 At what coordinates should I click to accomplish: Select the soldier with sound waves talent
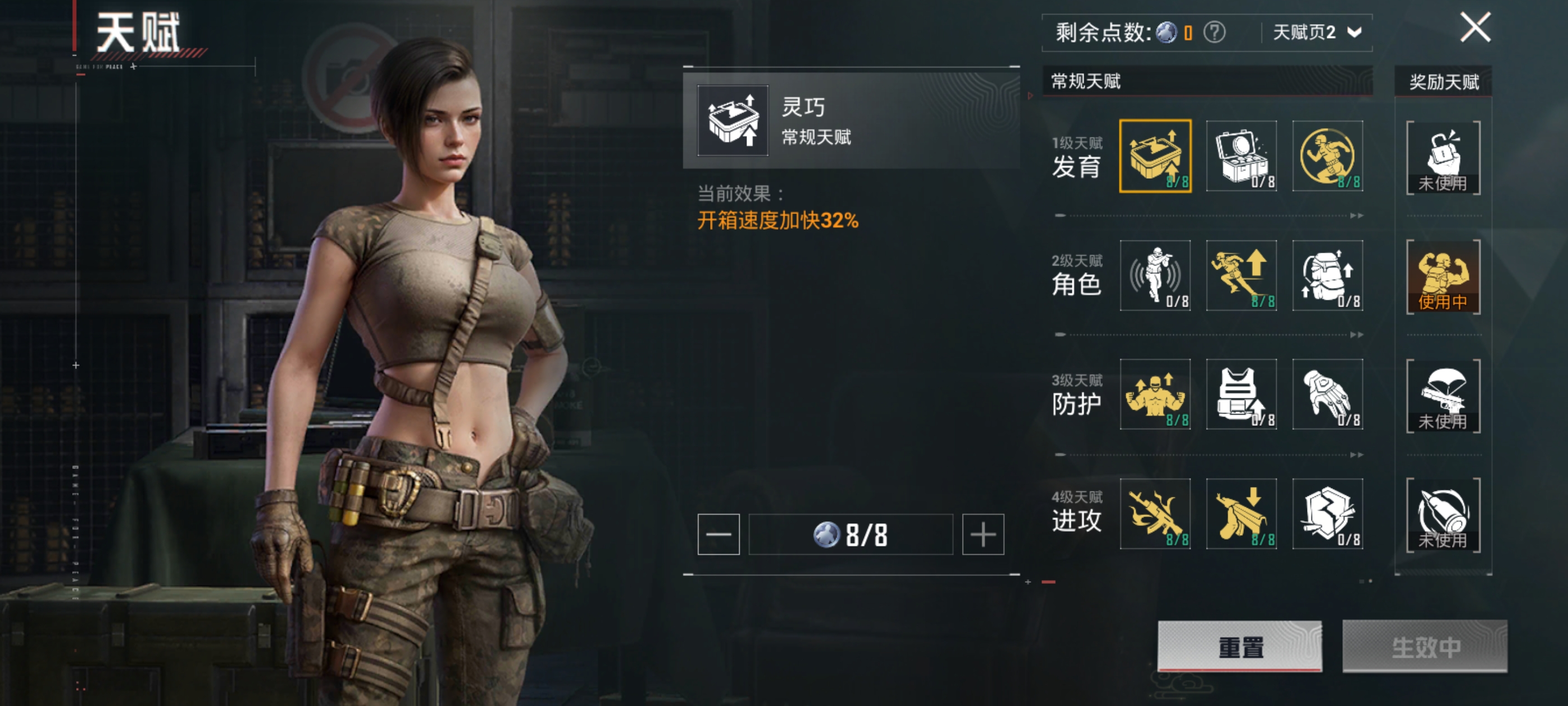(x=1155, y=275)
